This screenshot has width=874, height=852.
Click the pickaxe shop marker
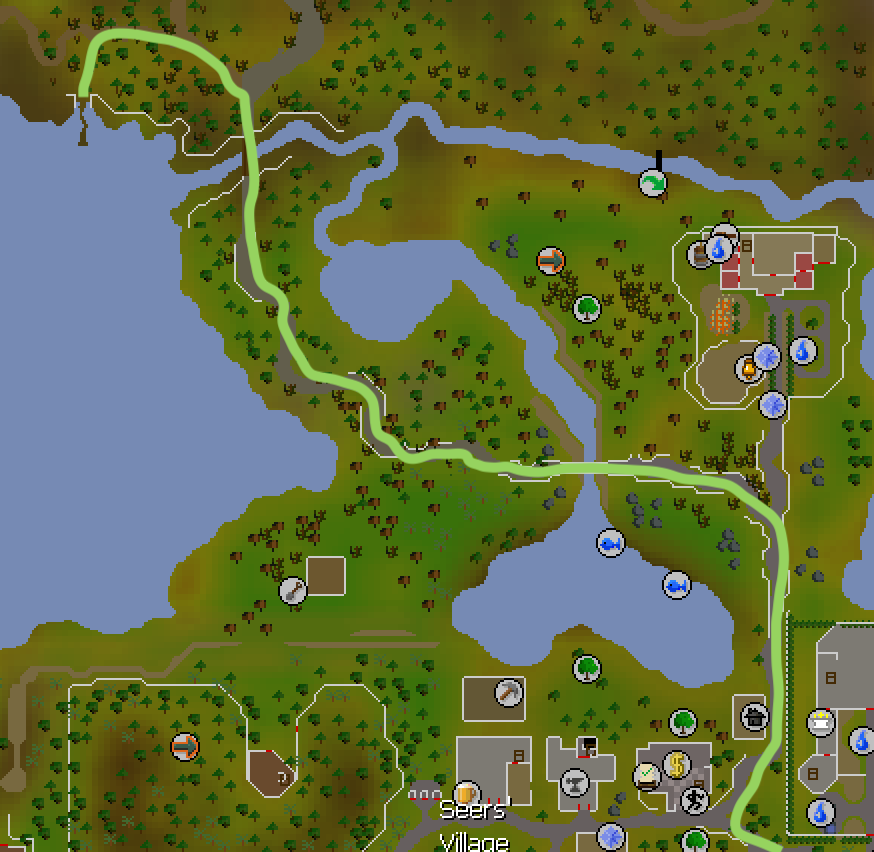point(510,692)
